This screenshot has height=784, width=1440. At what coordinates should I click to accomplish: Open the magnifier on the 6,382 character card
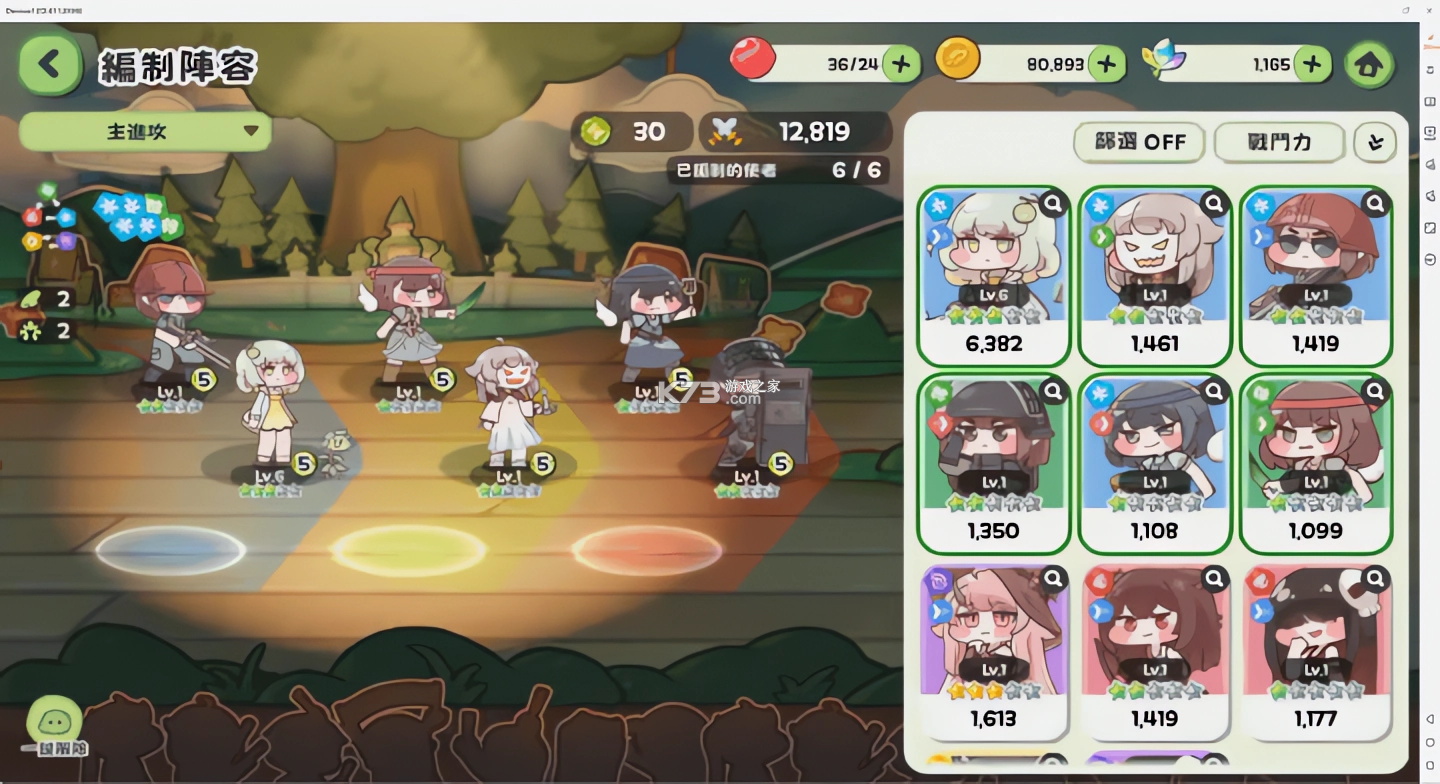[1052, 203]
